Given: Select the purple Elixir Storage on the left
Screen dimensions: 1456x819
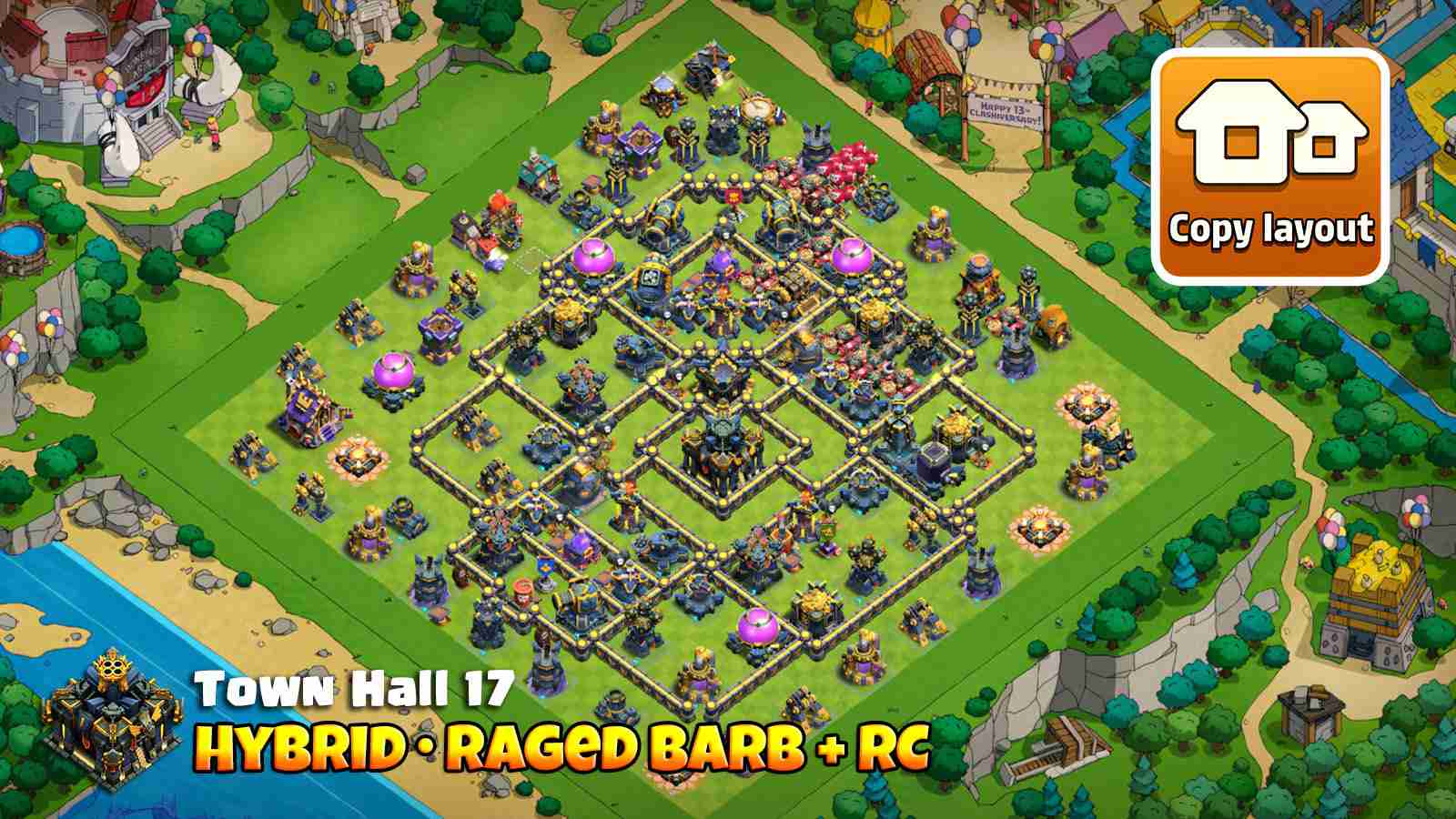Looking at the screenshot, I should tap(393, 373).
